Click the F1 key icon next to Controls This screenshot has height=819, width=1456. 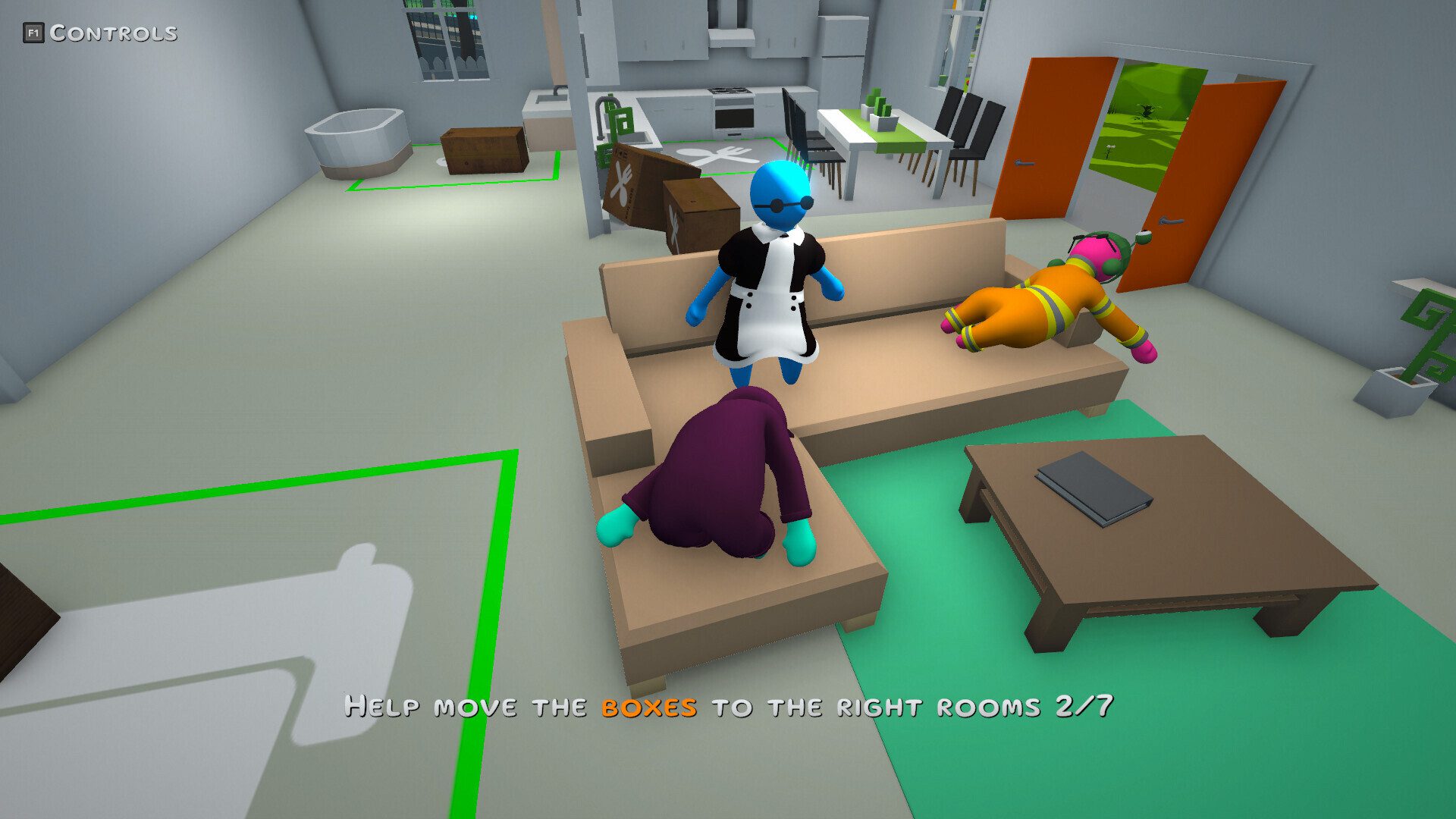pyautogui.click(x=36, y=32)
